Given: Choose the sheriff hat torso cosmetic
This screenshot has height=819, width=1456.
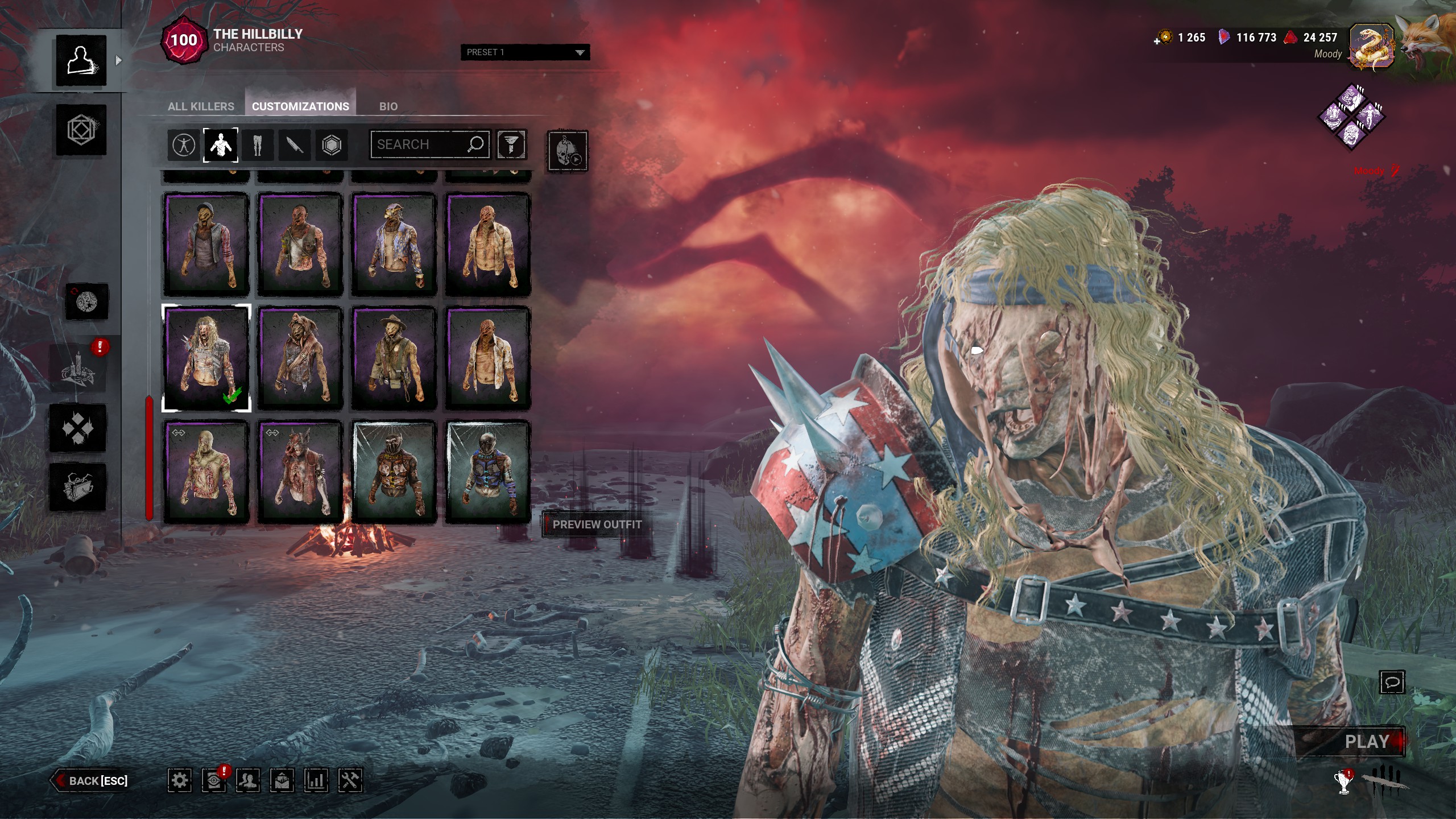Looking at the screenshot, I should pos(394,358).
